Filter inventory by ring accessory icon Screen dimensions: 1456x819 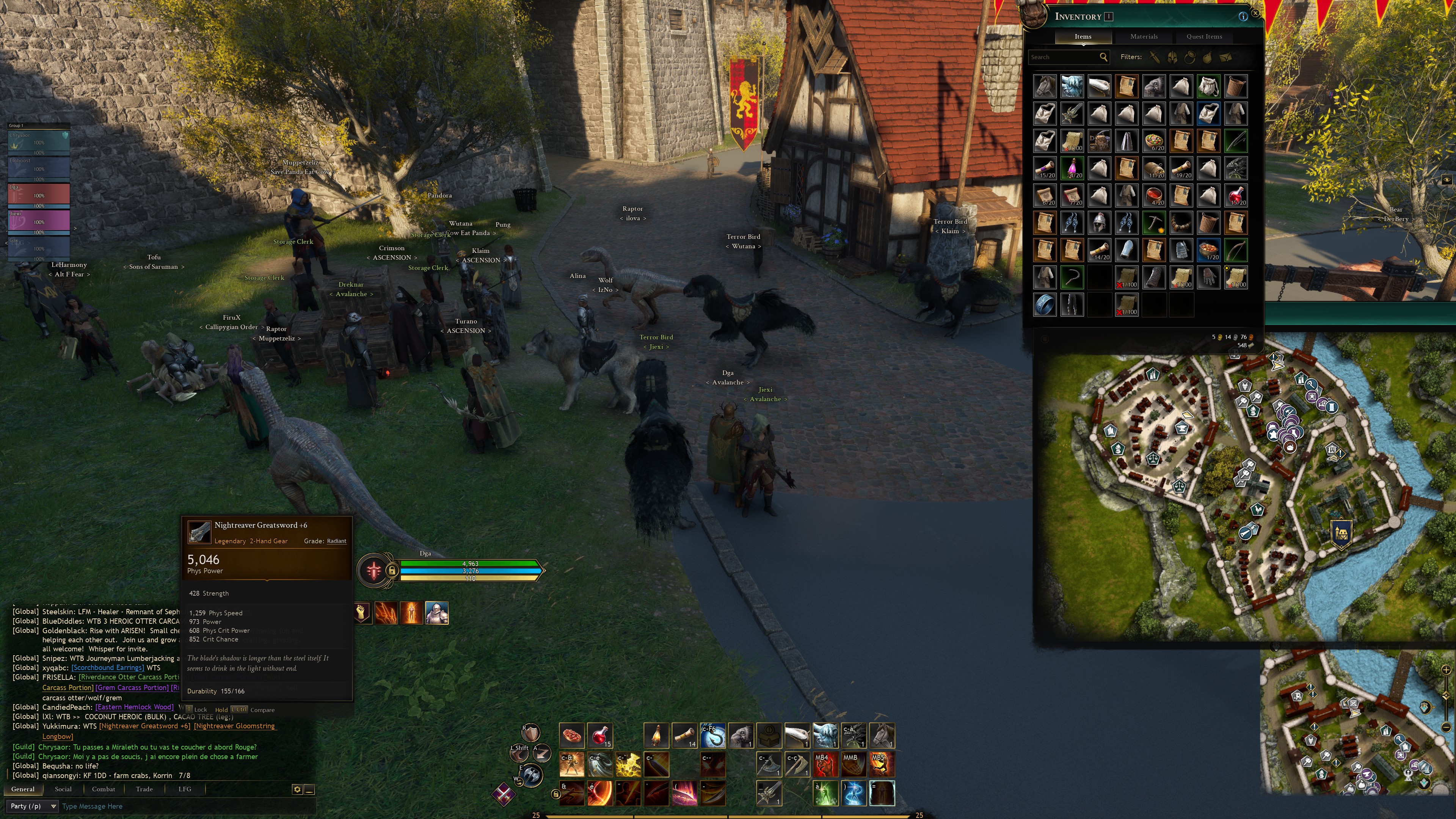[1189, 57]
